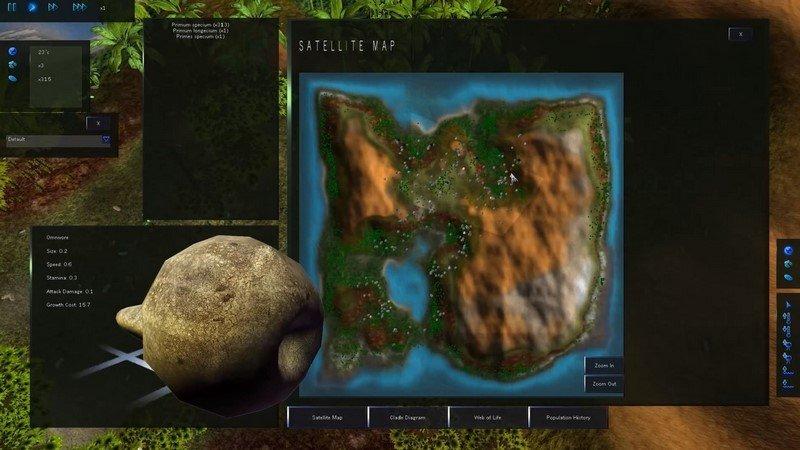Switch to the Satellite Map tab
Image resolution: width=800 pixels, height=450 pixels.
(x=327, y=416)
